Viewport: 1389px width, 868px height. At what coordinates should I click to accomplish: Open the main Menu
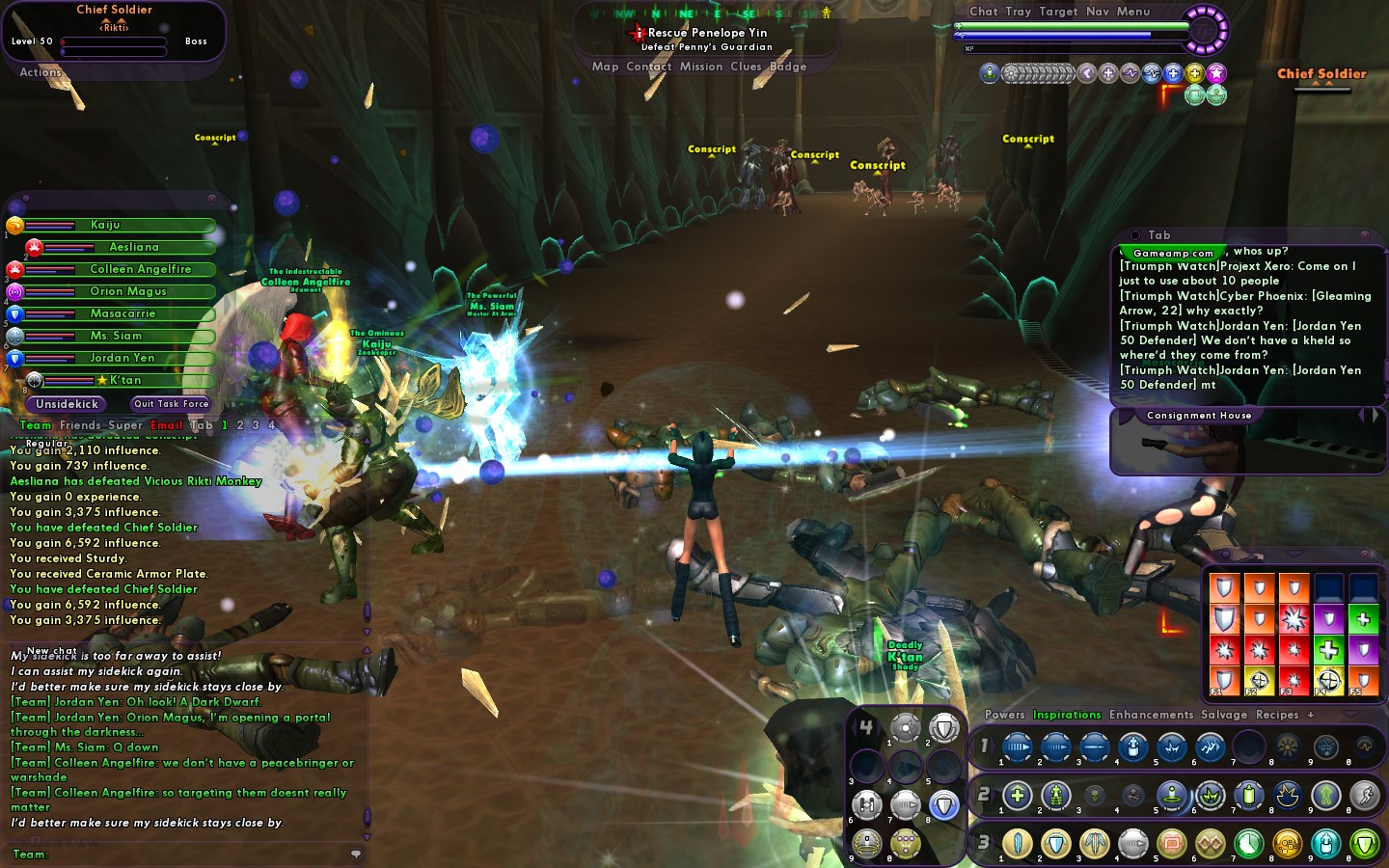pyautogui.click(x=1132, y=12)
